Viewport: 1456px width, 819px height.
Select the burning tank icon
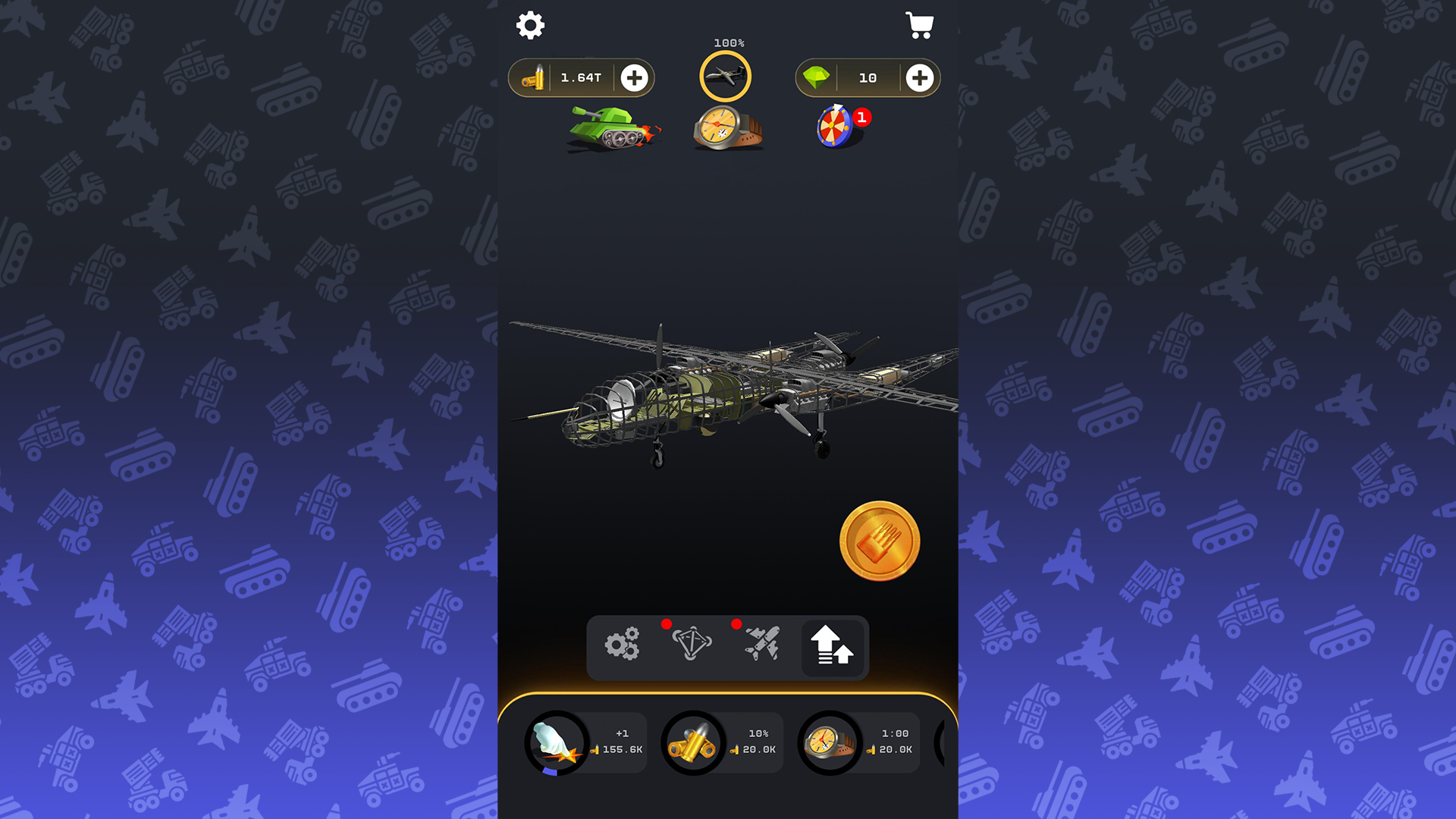coord(613,129)
